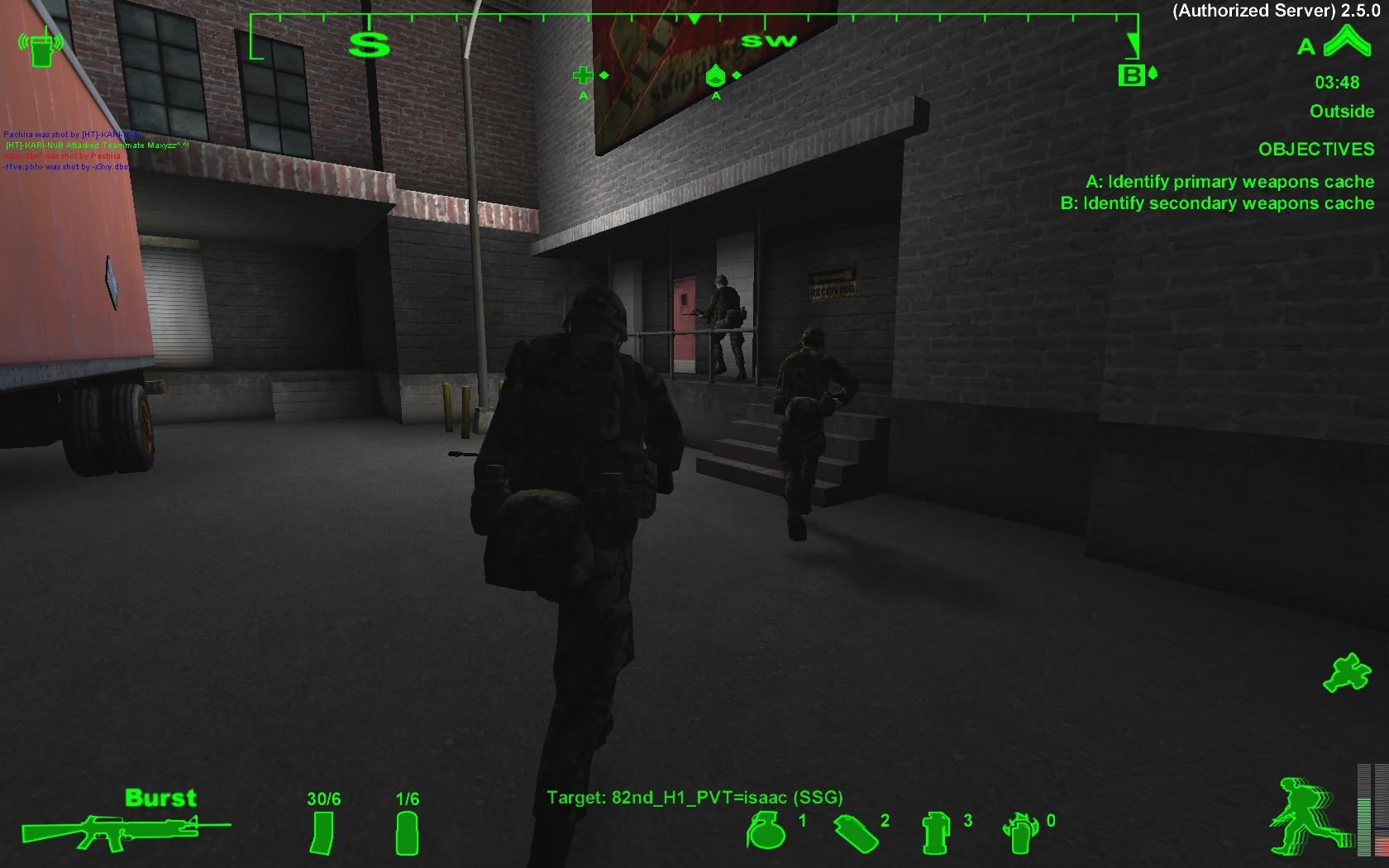Screen dimensions: 1389x868
Task: Click the radio transmission icon
Action: tap(43, 45)
